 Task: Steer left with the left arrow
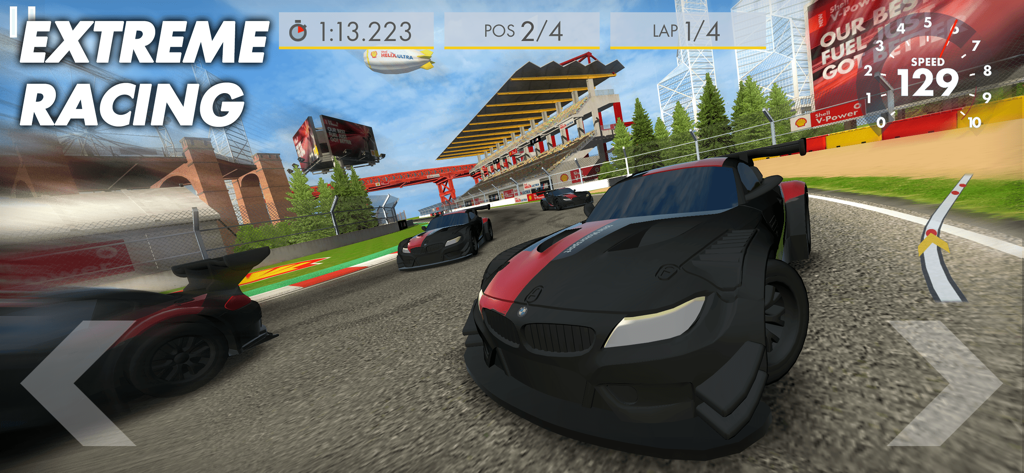click(75, 383)
